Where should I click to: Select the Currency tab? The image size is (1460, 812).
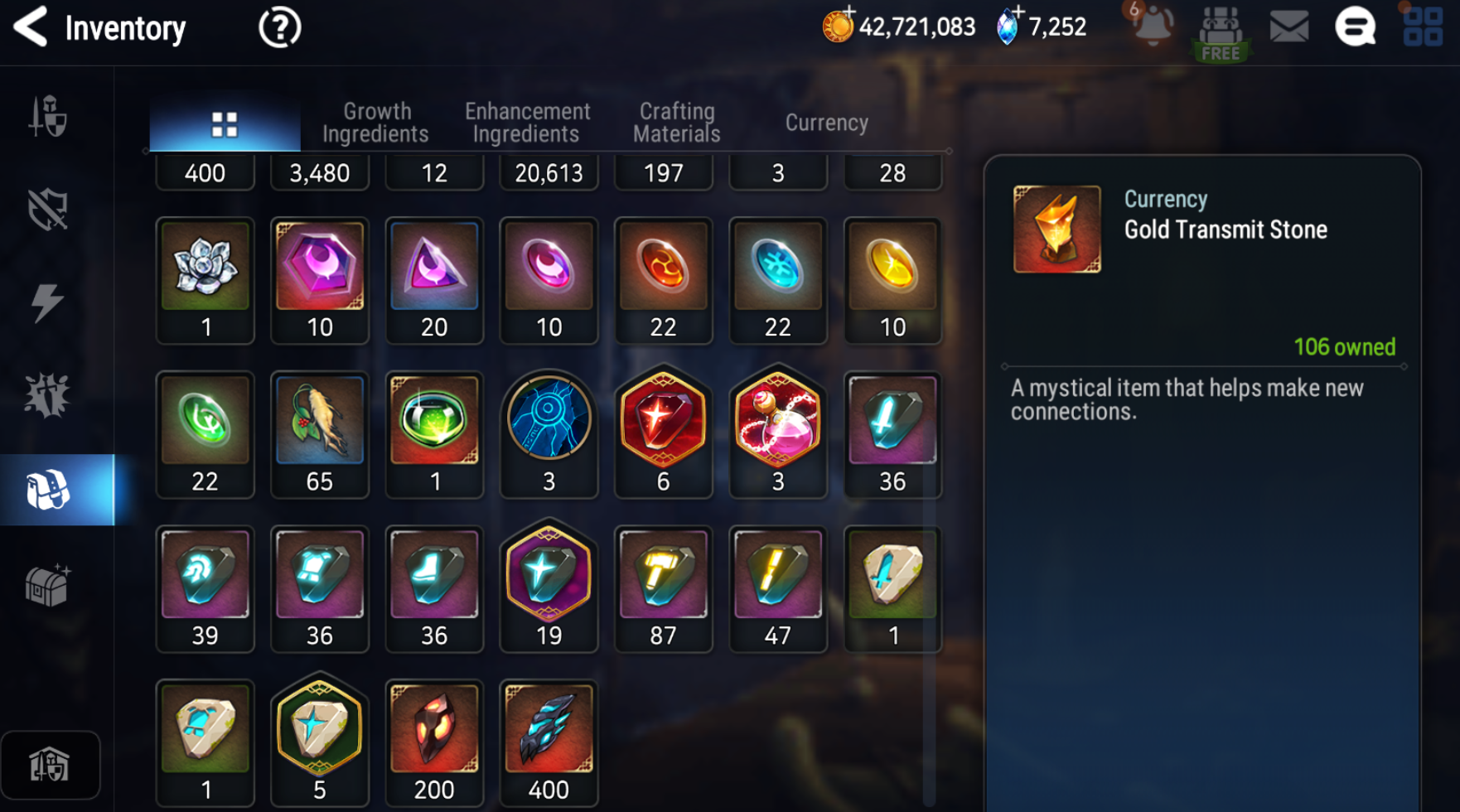pyautogui.click(x=826, y=123)
